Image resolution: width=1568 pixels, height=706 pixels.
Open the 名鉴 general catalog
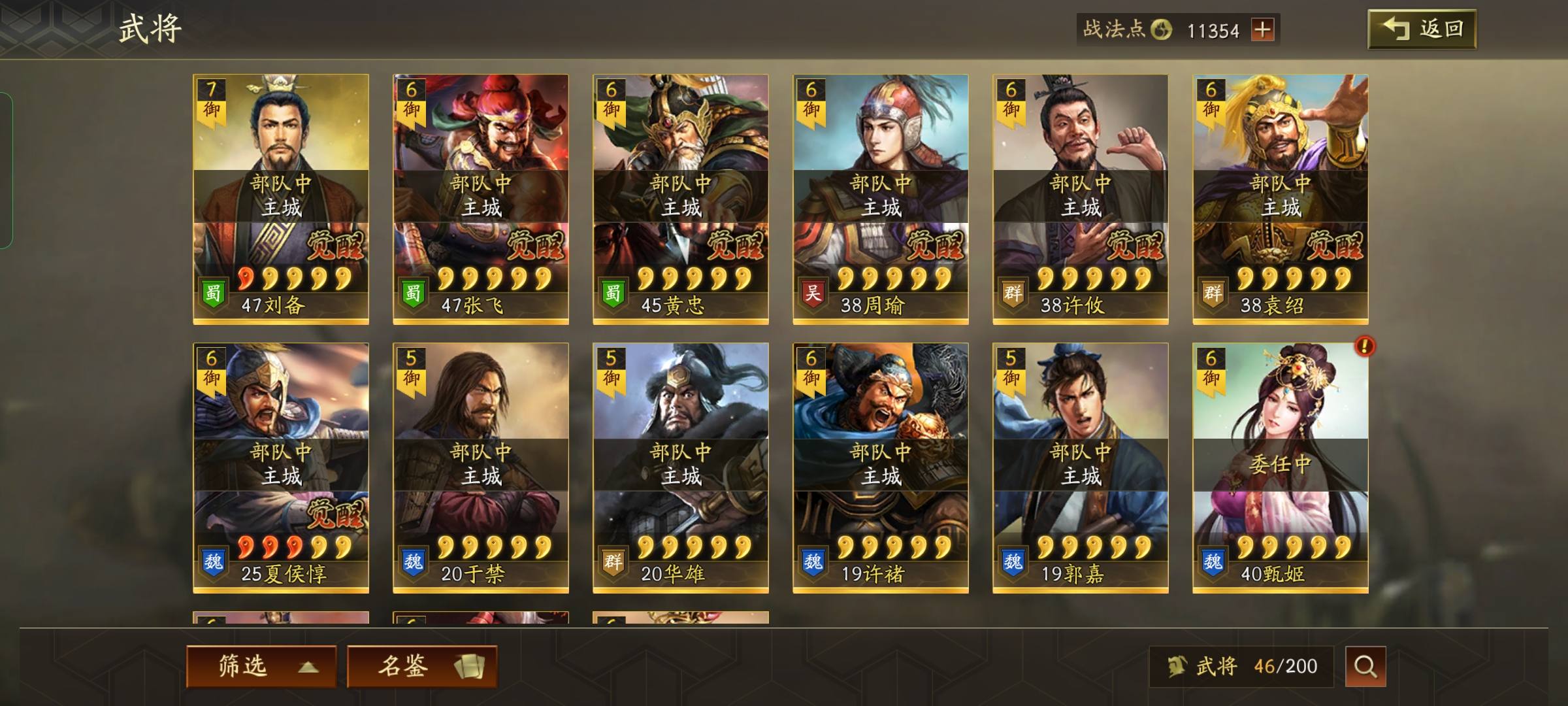click(x=422, y=666)
